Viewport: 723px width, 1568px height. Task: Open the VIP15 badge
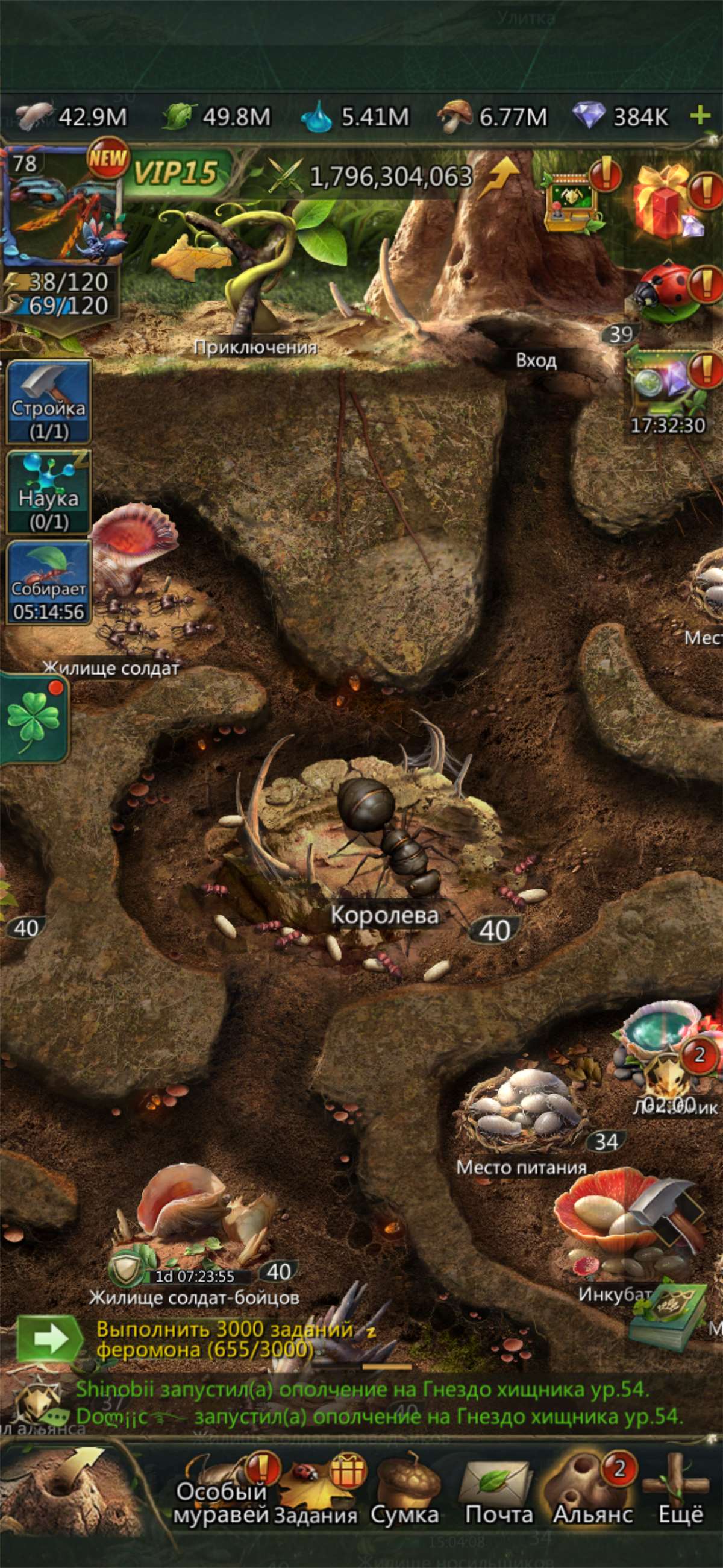pyautogui.click(x=175, y=173)
